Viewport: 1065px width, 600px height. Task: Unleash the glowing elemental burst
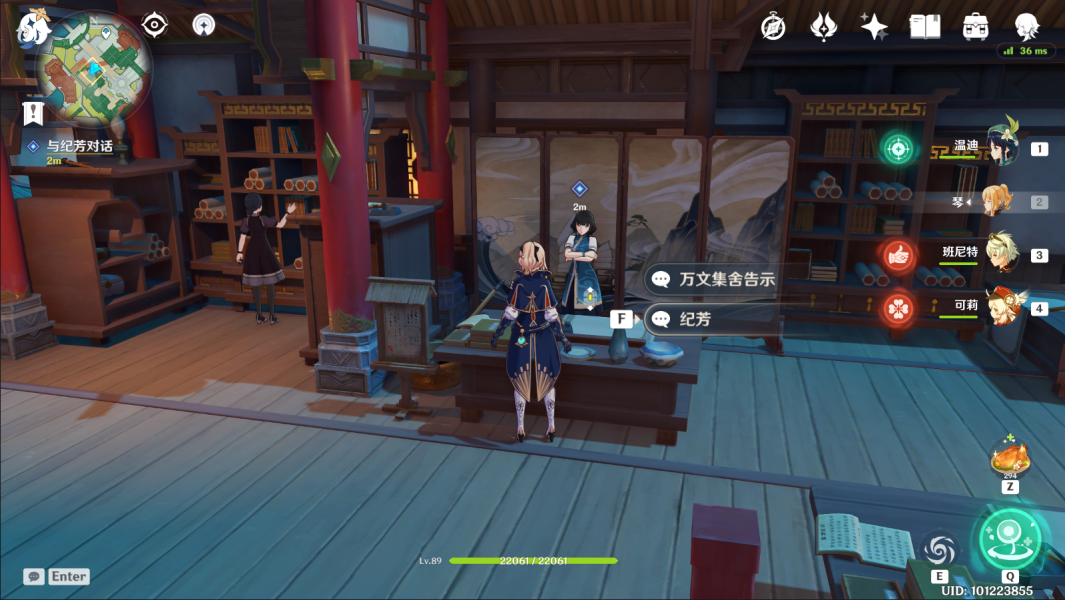[x=1010, y=539]
